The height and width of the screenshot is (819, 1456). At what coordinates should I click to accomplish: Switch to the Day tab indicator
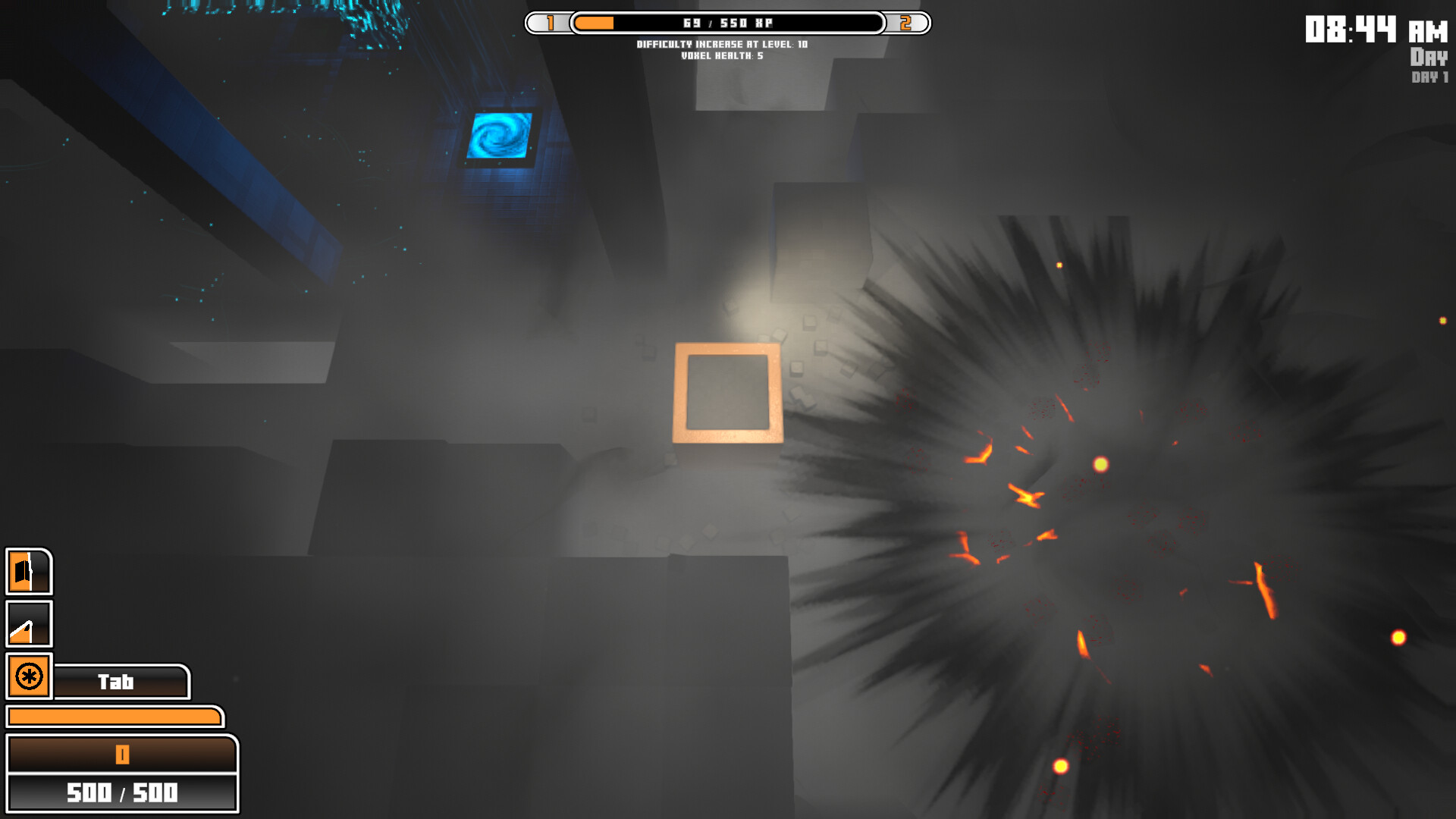(x=1429, y=57)
